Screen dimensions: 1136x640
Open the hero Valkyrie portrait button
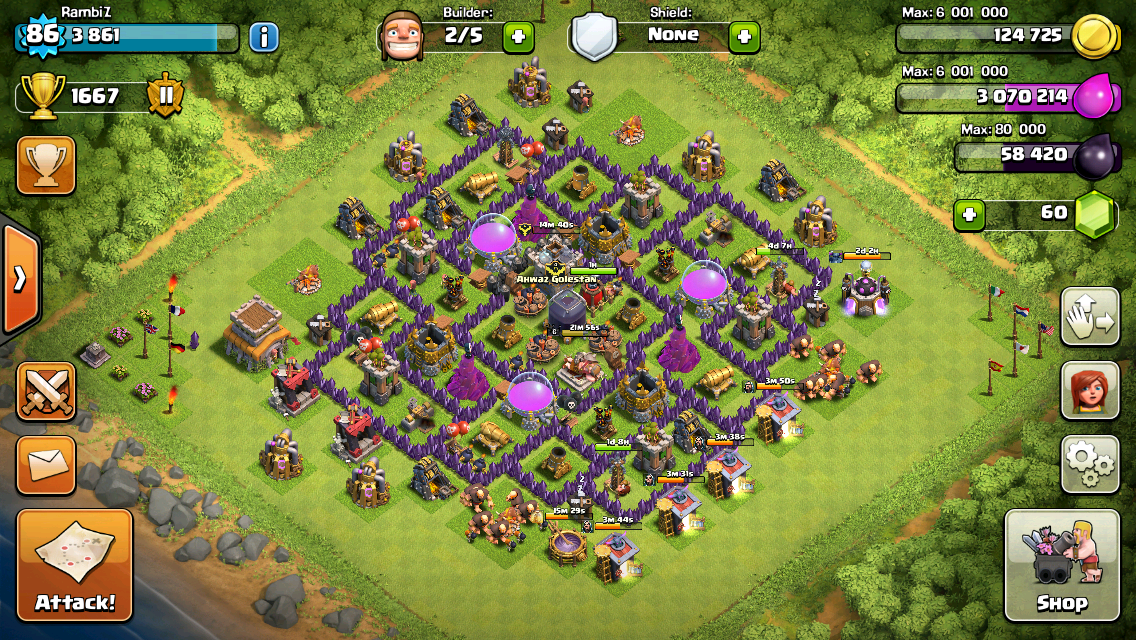(x=1090, y=390)
